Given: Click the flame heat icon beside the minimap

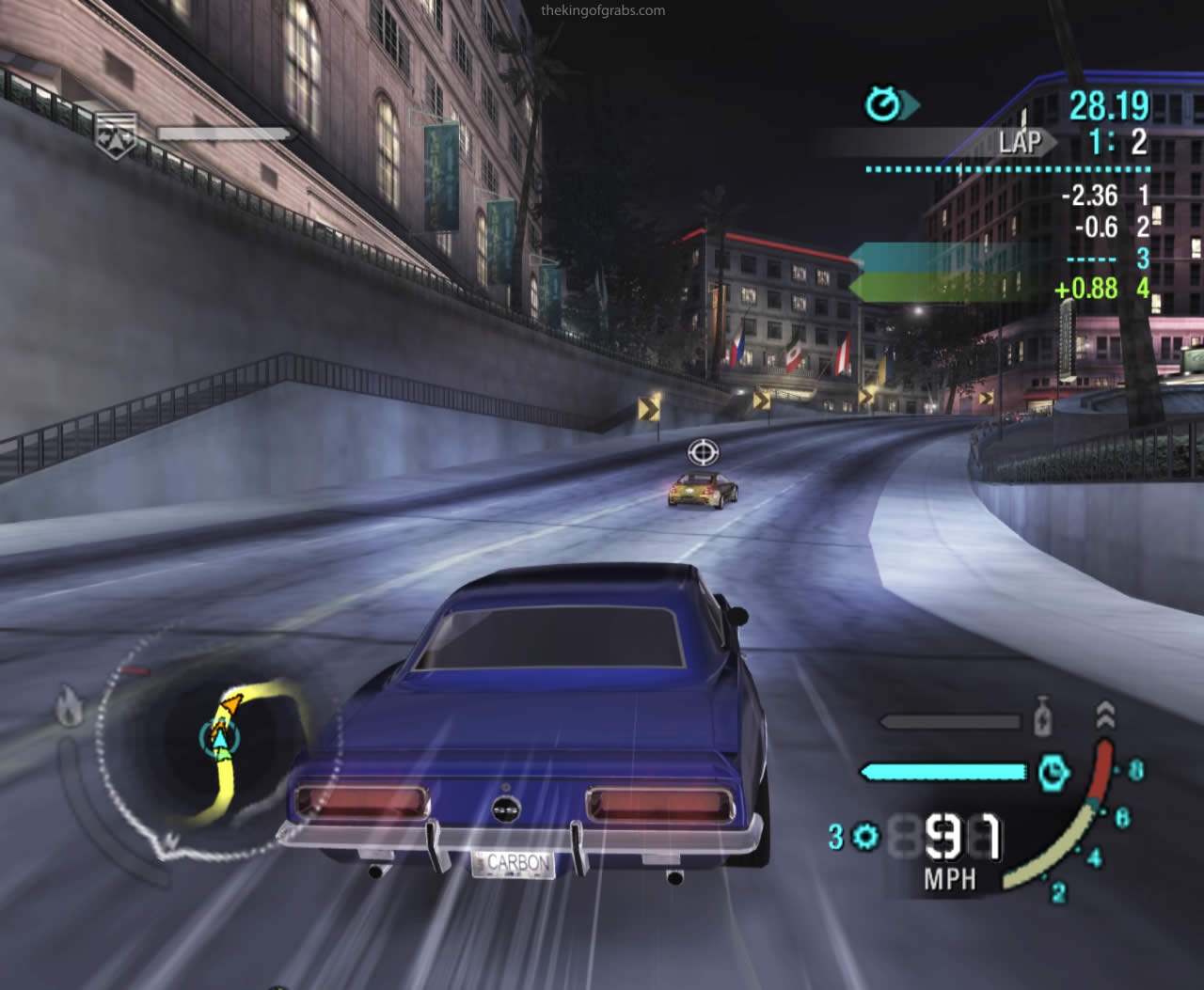Looking at the screenshot, I should click(69, 705).
